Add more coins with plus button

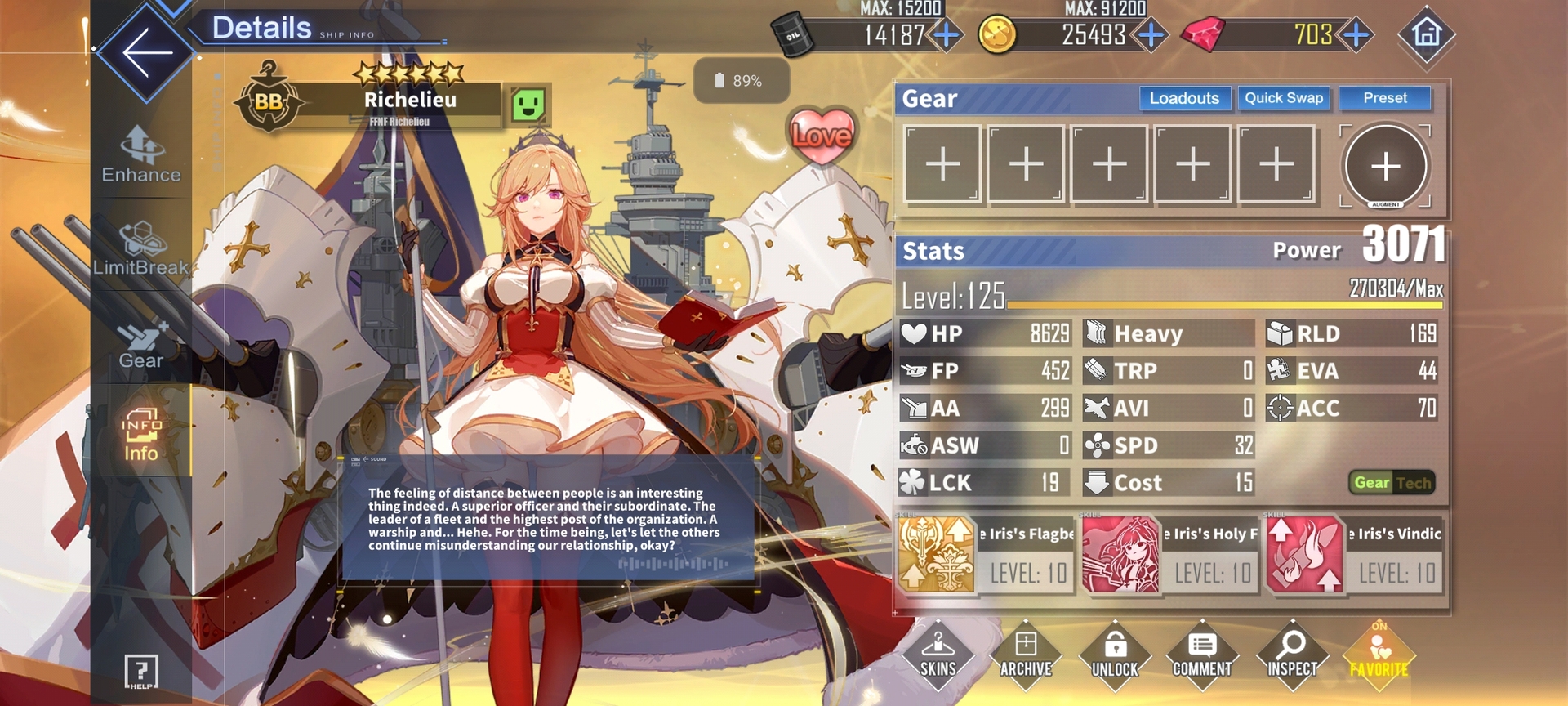pos(1151,35)
